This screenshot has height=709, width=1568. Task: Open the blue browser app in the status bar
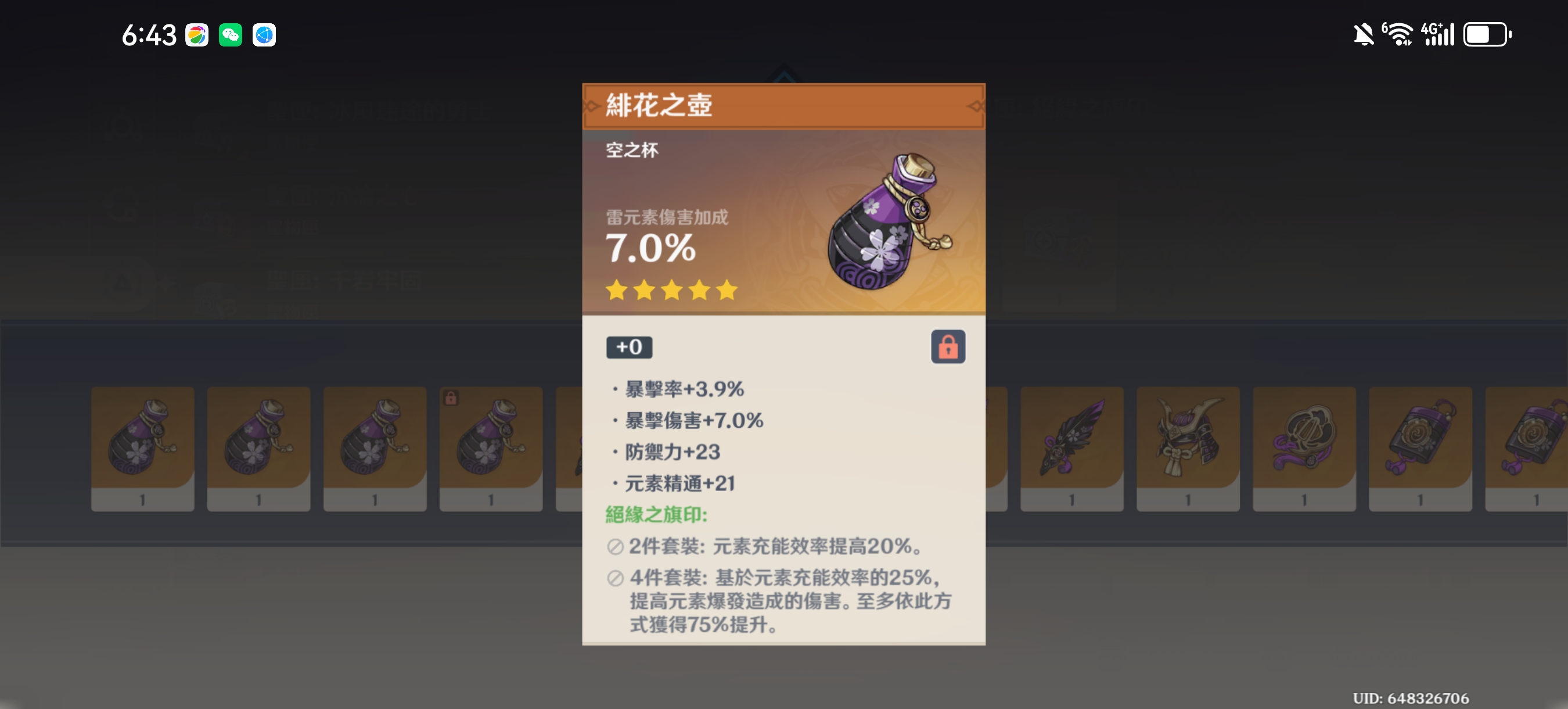[263, 35]
